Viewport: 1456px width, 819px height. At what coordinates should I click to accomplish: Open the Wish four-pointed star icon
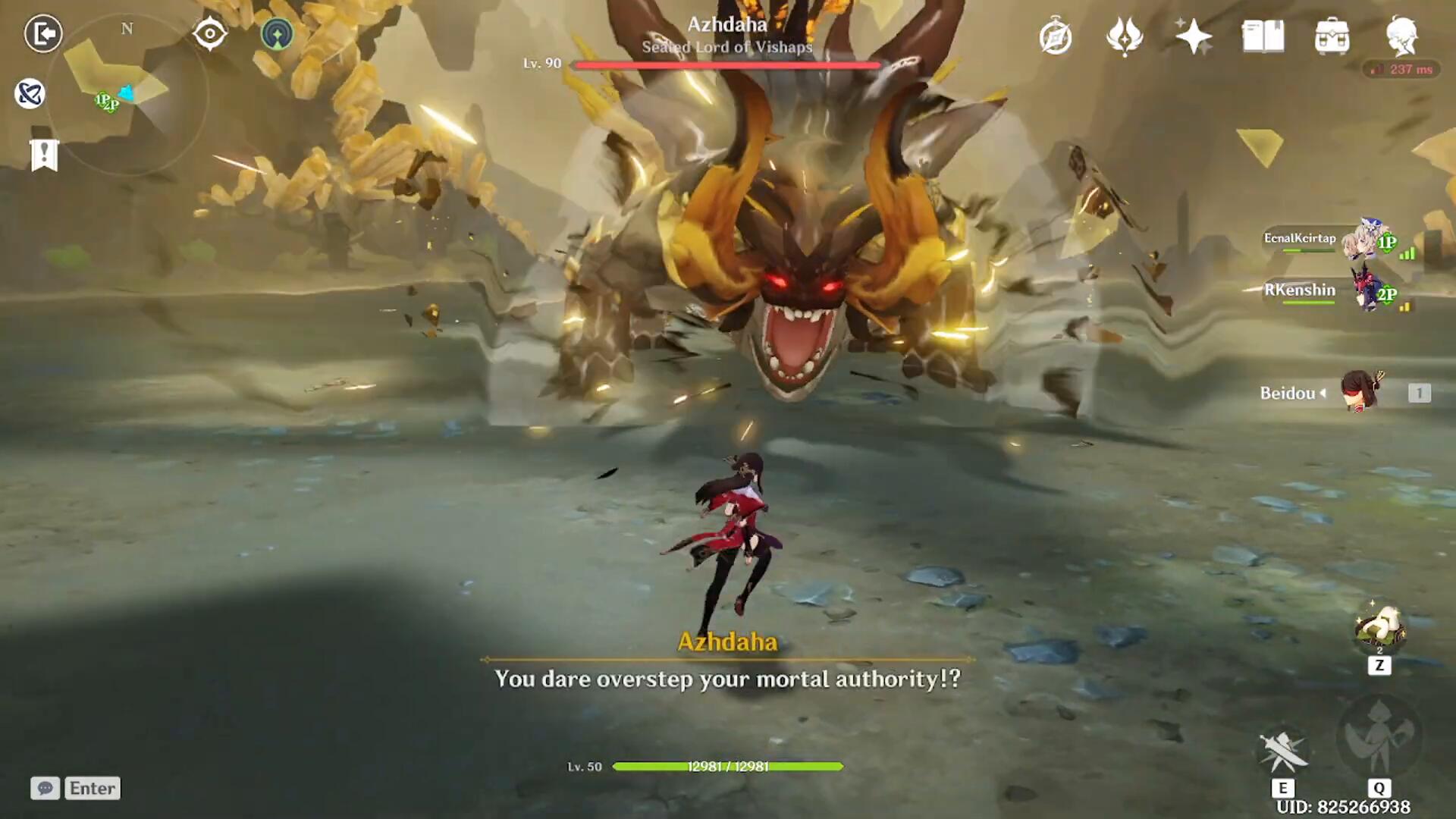(x=1193, y=36)
